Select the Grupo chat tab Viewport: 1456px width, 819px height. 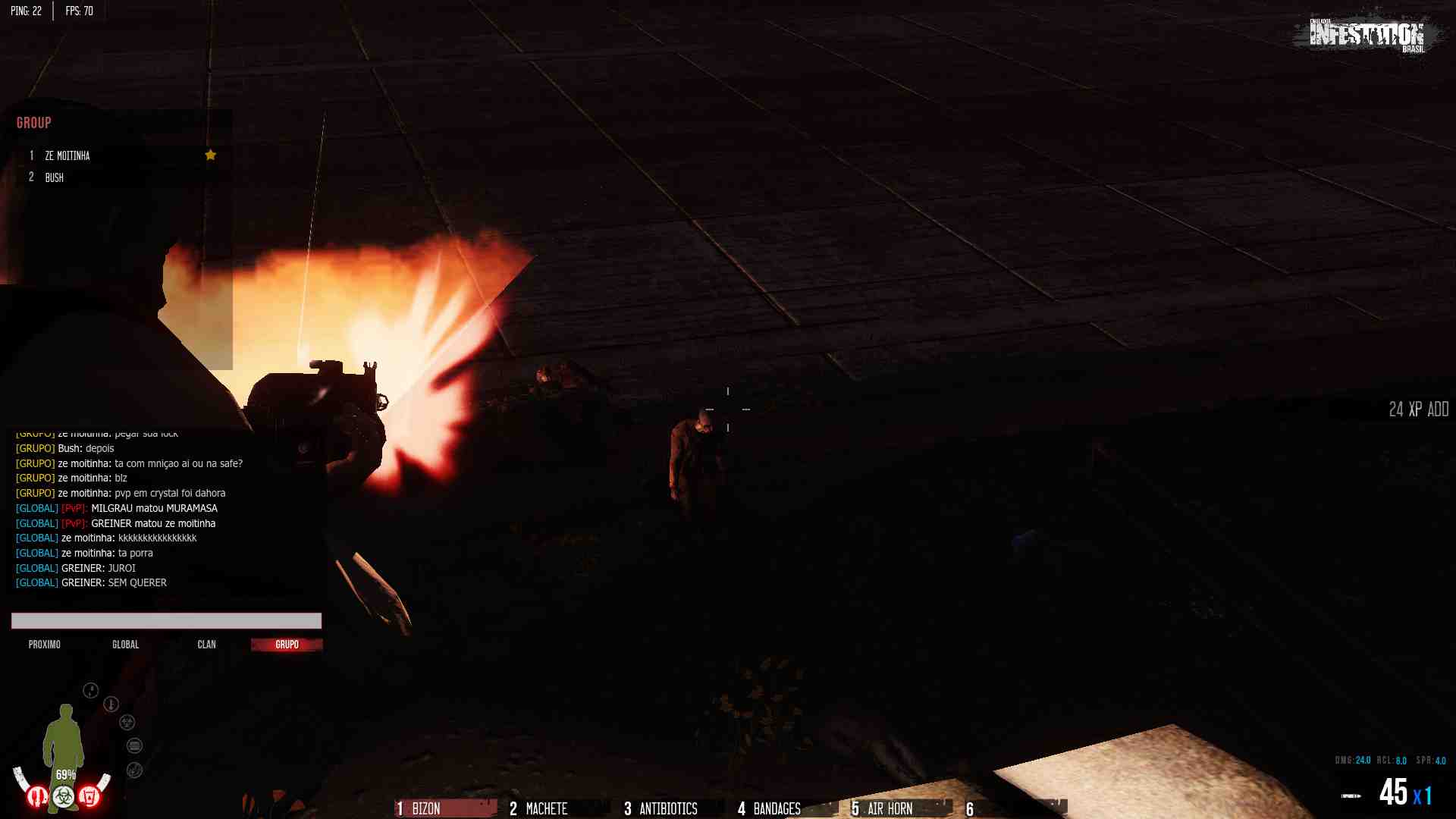click(287, 645)
